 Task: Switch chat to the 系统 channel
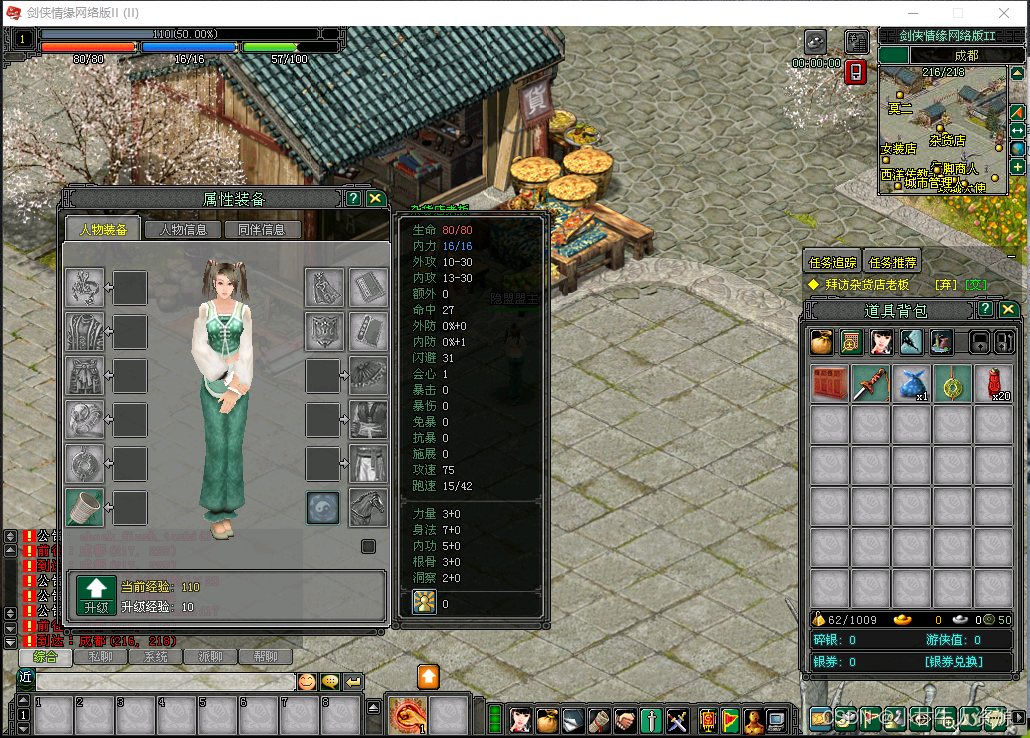tap(156, 657)
